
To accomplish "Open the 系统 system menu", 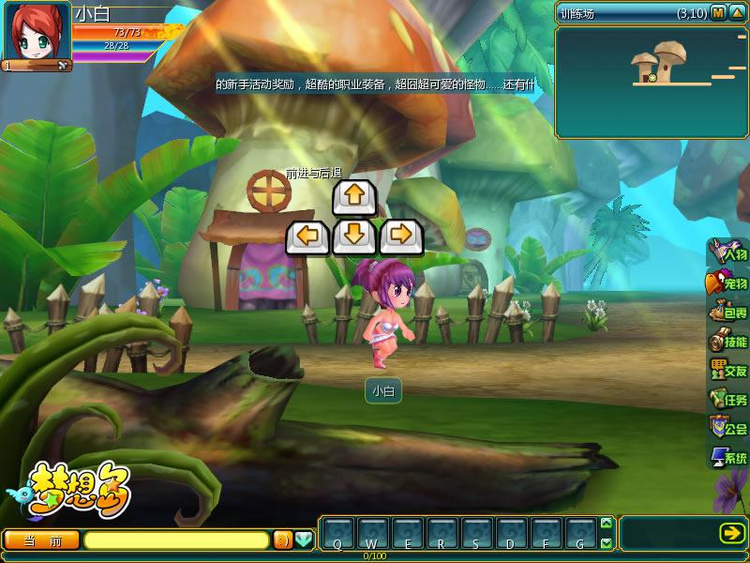I will point(728,457).
